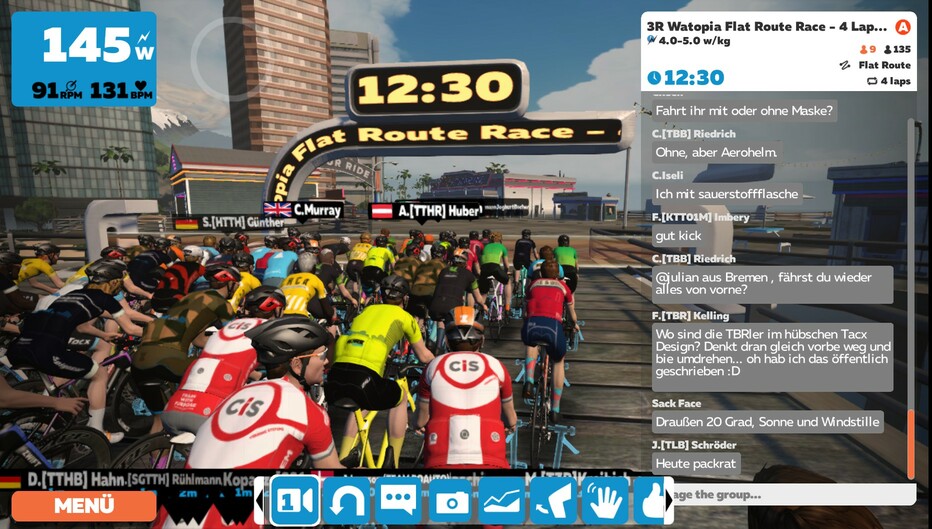Activate the elbow flick action
This screenshot has width=932, height=529.
pos(554,502)
